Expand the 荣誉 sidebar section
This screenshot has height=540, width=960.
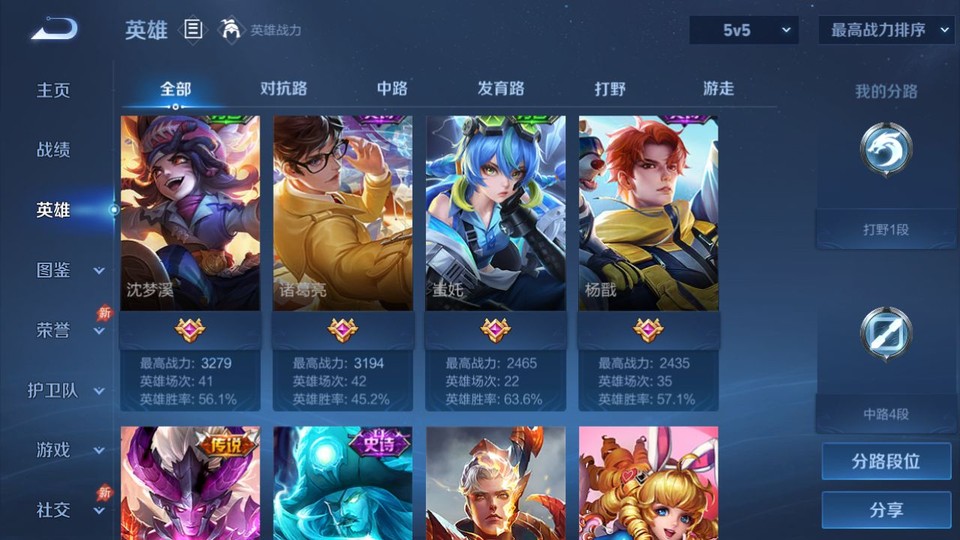pos(68,330)
